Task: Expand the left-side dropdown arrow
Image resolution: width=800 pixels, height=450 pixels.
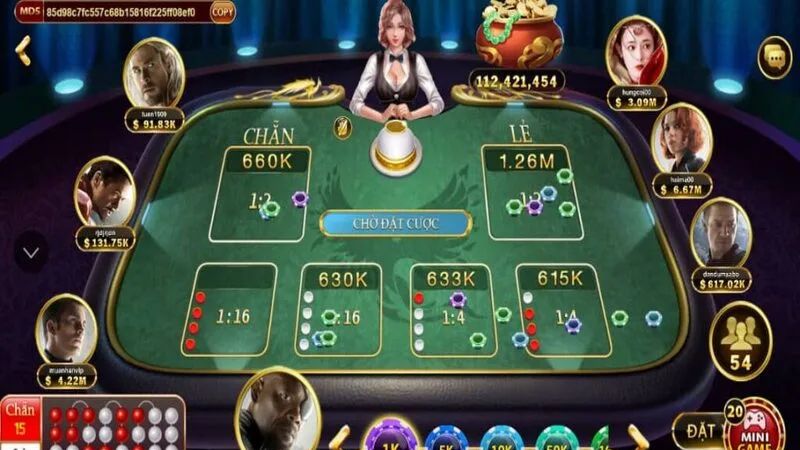Action: click(x=30, y=252)
